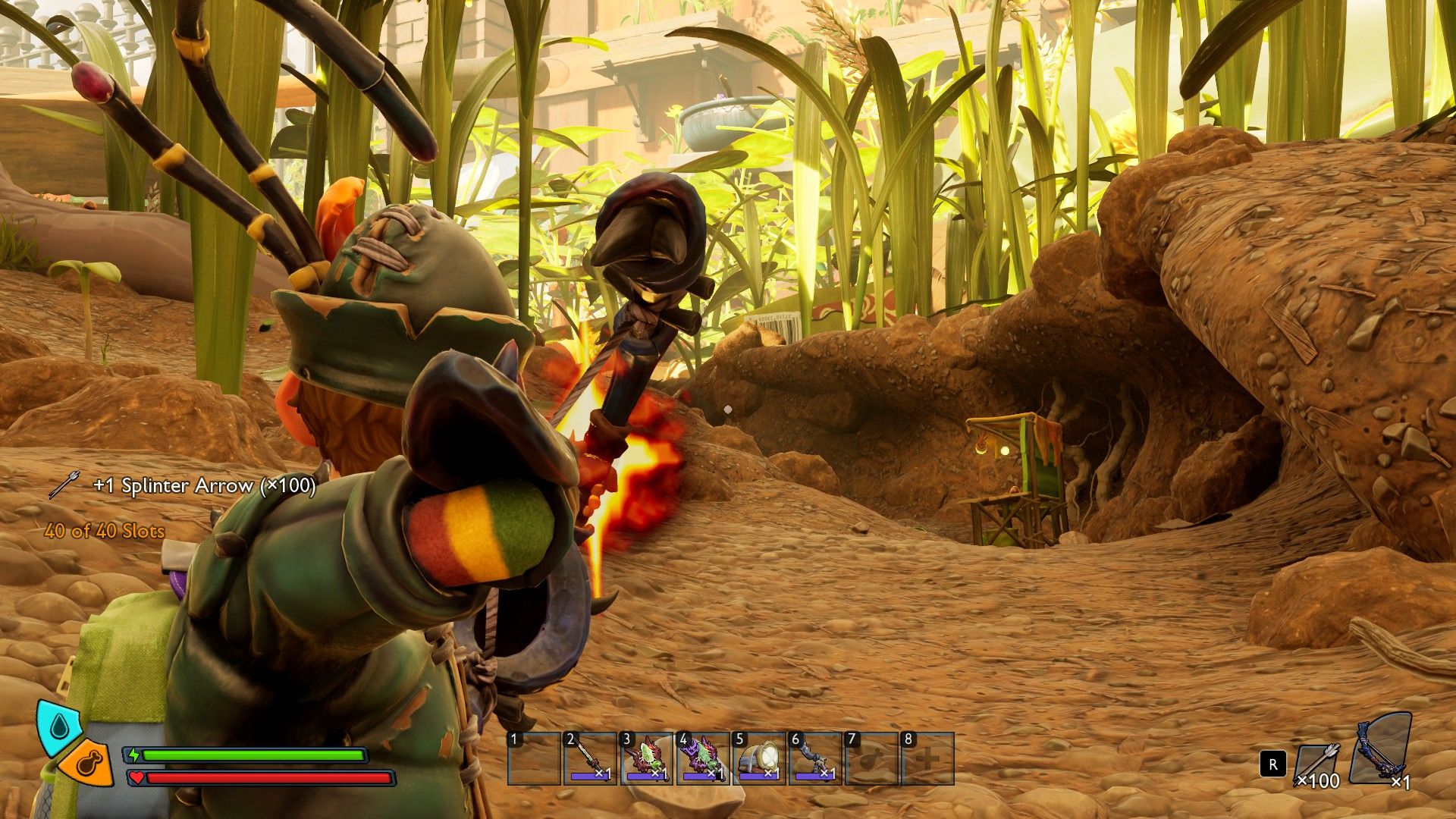
Task: Click the plus-sign quick slot numbered 8
Action: click(x=927, y=758)
